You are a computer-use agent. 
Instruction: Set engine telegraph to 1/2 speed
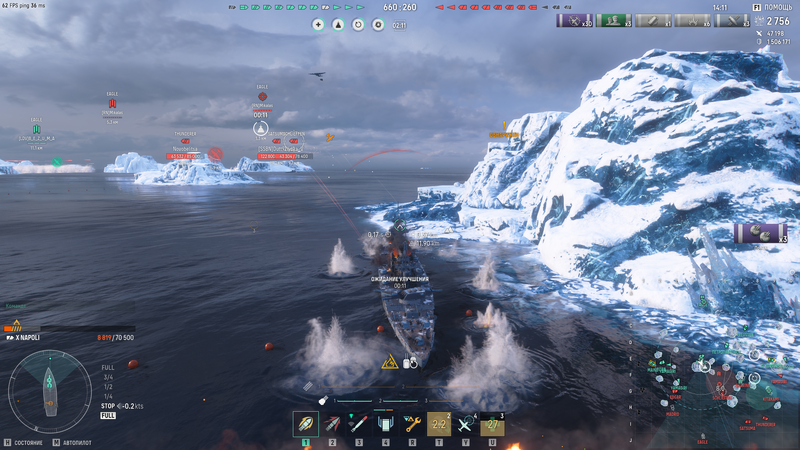(107, 387)
